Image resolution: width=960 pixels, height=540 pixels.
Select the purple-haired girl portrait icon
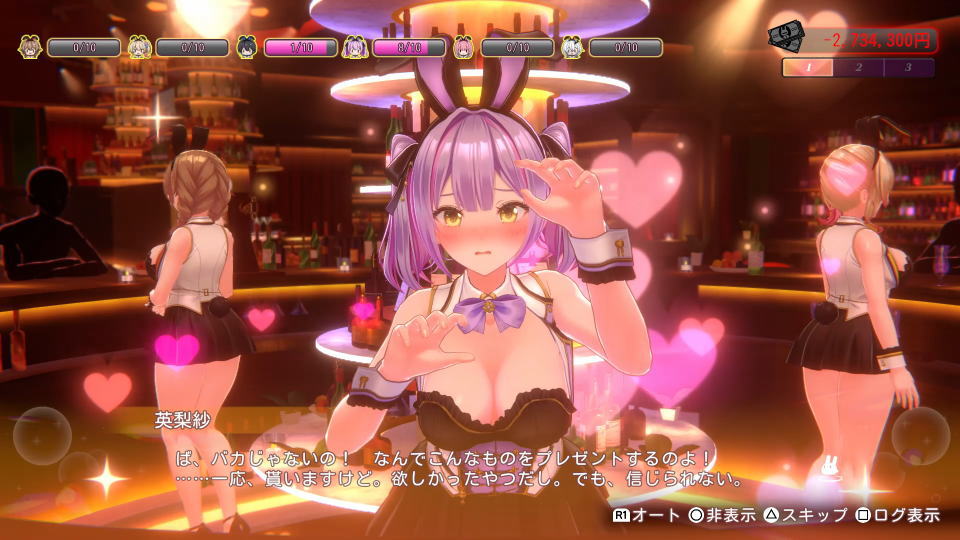click(x=355, y=47)
